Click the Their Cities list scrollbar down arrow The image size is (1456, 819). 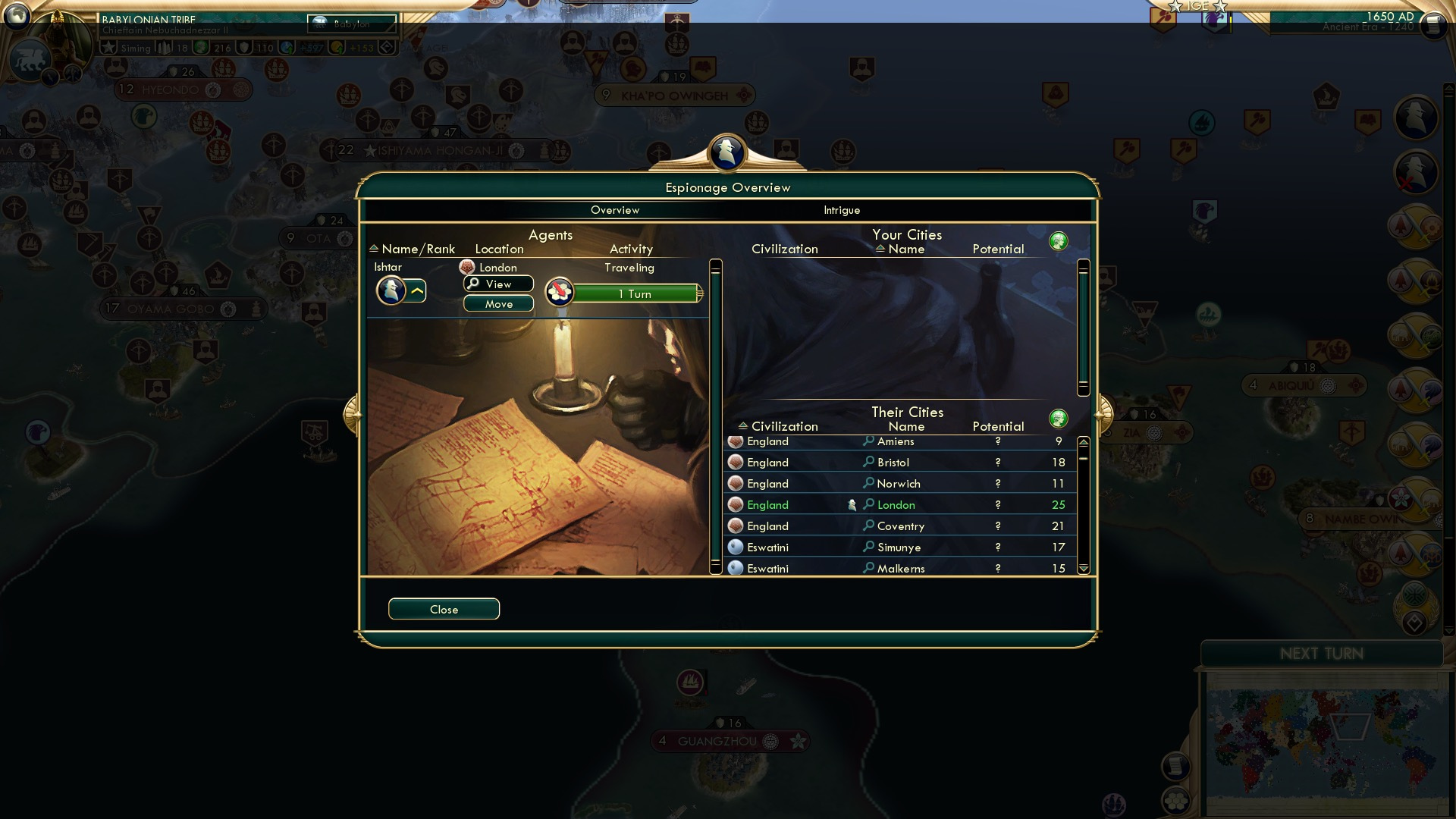click(1083, 565)
